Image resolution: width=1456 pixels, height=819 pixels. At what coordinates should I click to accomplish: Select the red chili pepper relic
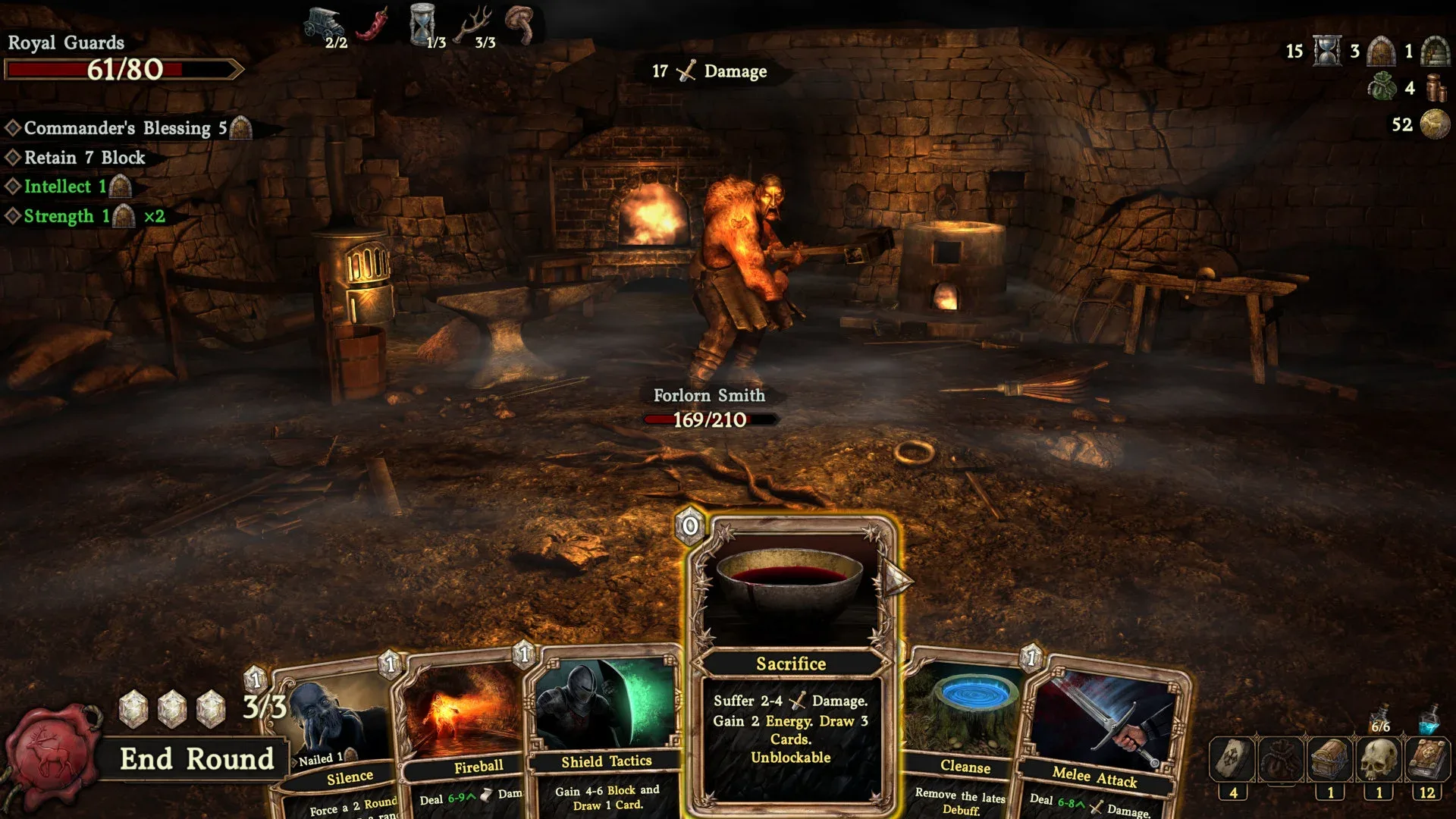click(x=373, y=24)
